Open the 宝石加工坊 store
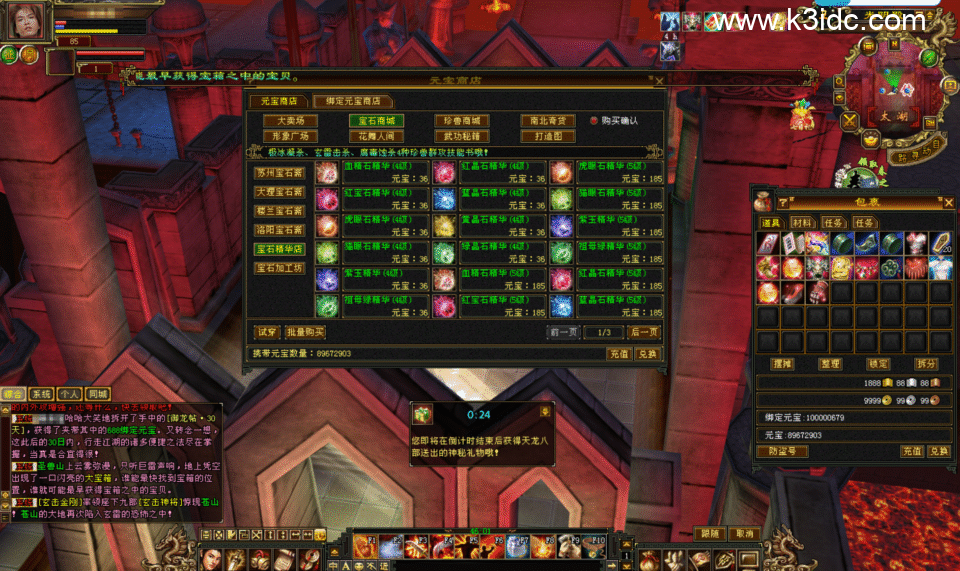The image size is (960, 571). 278,268
